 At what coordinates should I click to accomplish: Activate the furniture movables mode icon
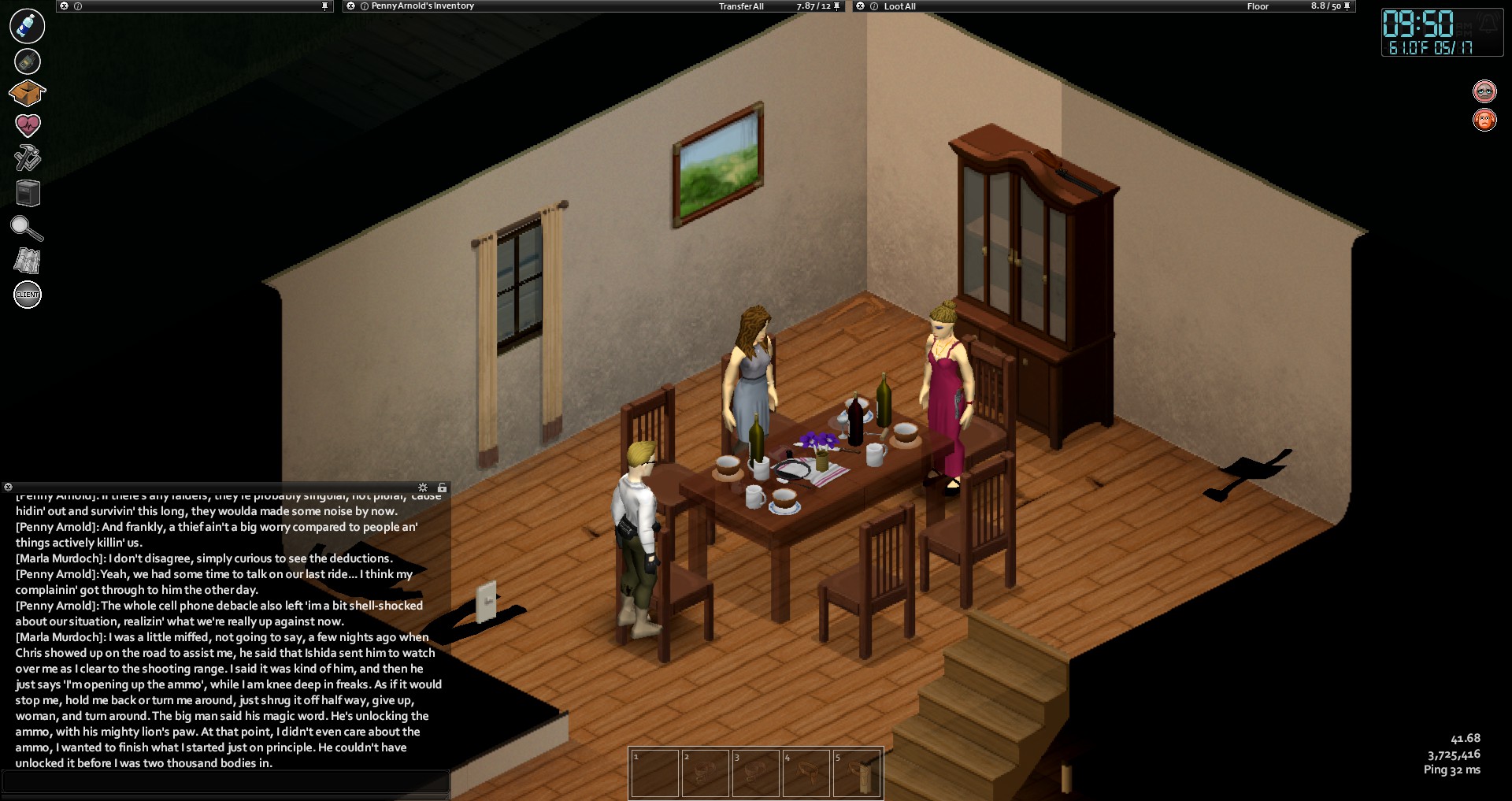tap(28, 193)
